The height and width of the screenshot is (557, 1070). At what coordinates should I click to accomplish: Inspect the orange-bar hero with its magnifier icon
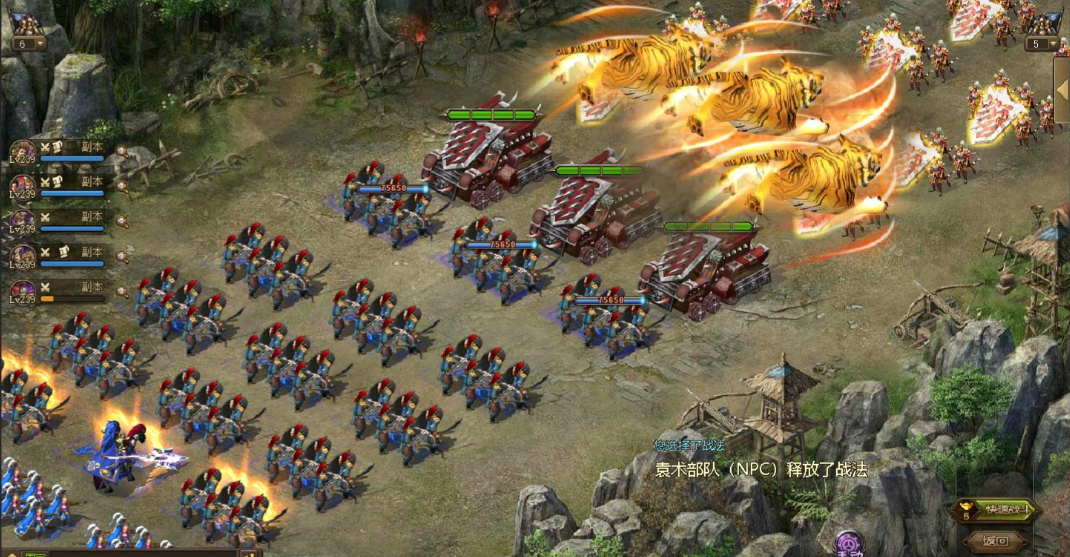pos(121,292)
